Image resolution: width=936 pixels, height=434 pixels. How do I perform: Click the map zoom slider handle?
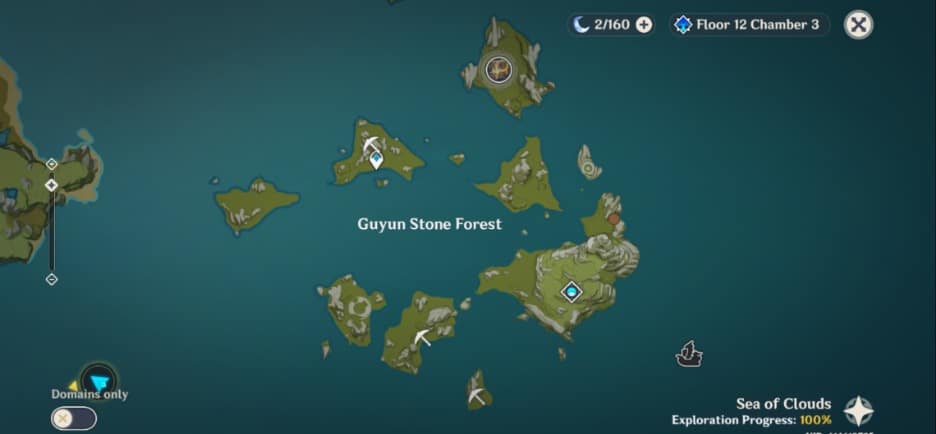coord(52,185)
